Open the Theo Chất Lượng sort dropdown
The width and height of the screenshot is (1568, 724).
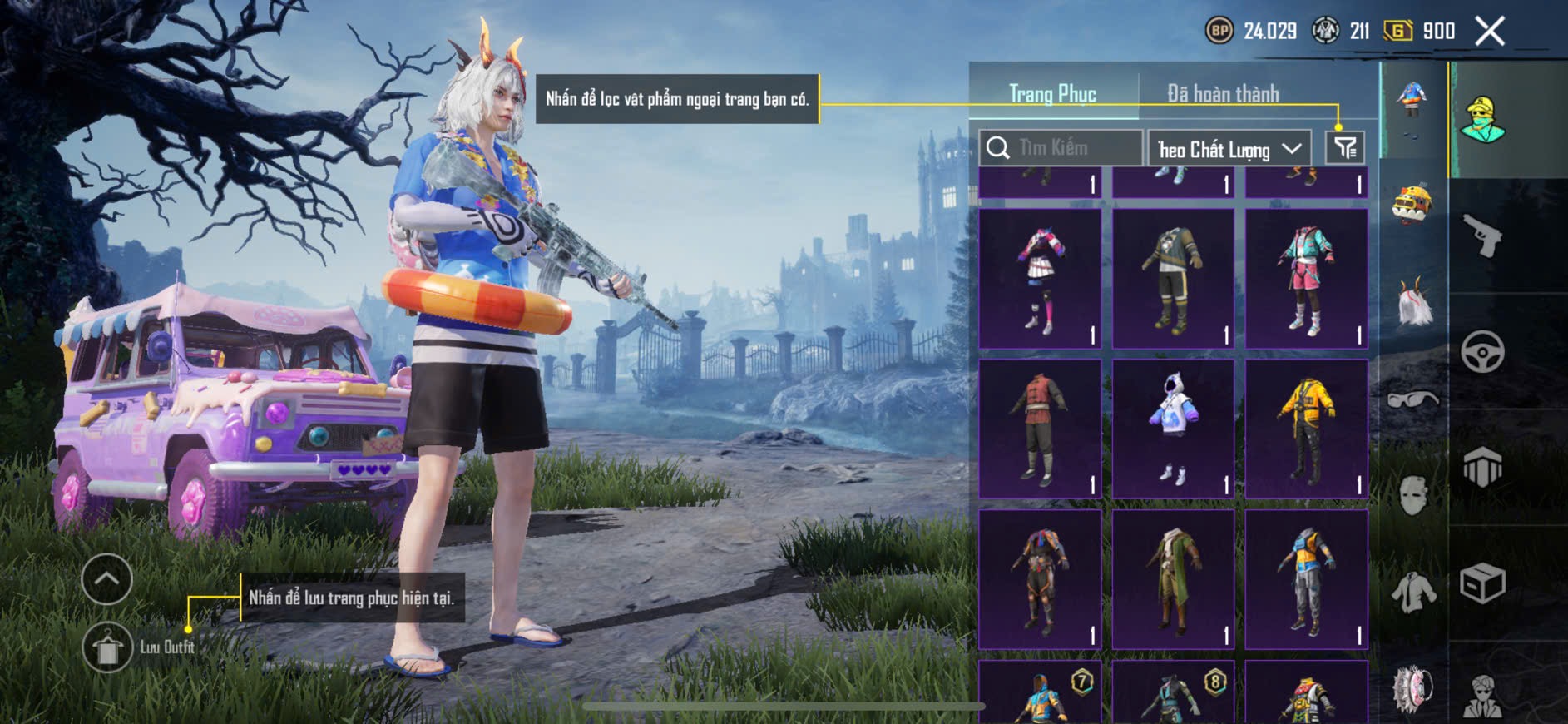[x=1229, y=149]
